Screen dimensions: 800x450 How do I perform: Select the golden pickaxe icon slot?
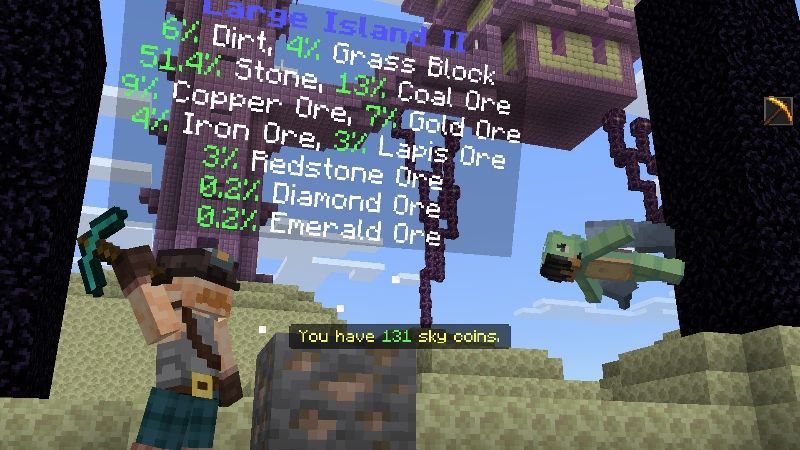click(777, 110)
